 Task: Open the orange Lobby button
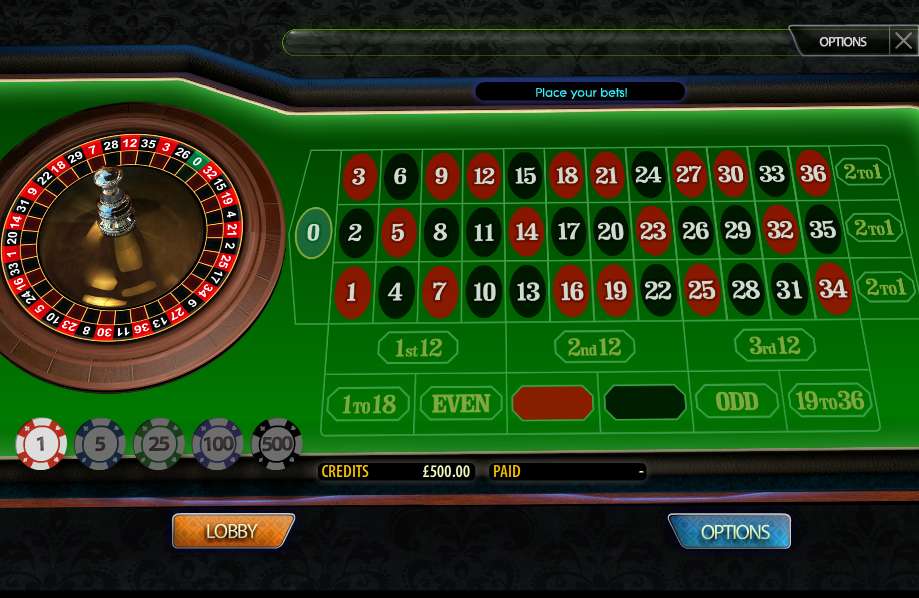click(x=233, y=531)
